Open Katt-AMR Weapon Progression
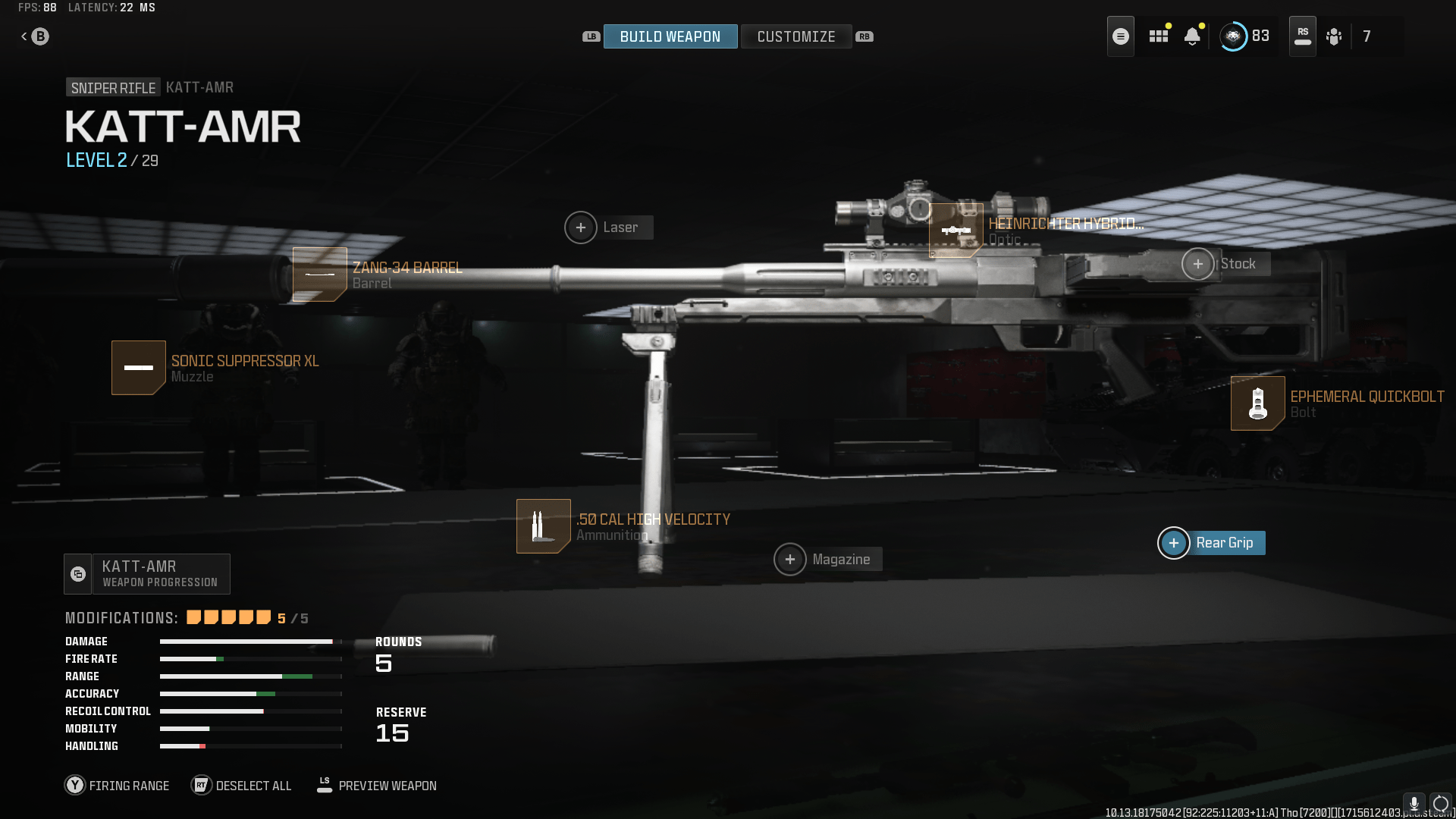1456x819 pixels. (x=146, y=573)
